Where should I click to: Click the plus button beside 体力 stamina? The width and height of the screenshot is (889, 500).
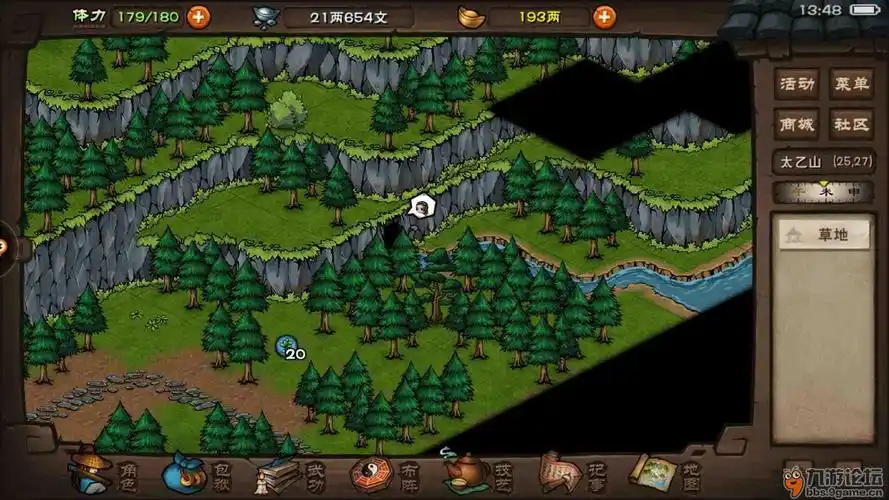[199, 16]
